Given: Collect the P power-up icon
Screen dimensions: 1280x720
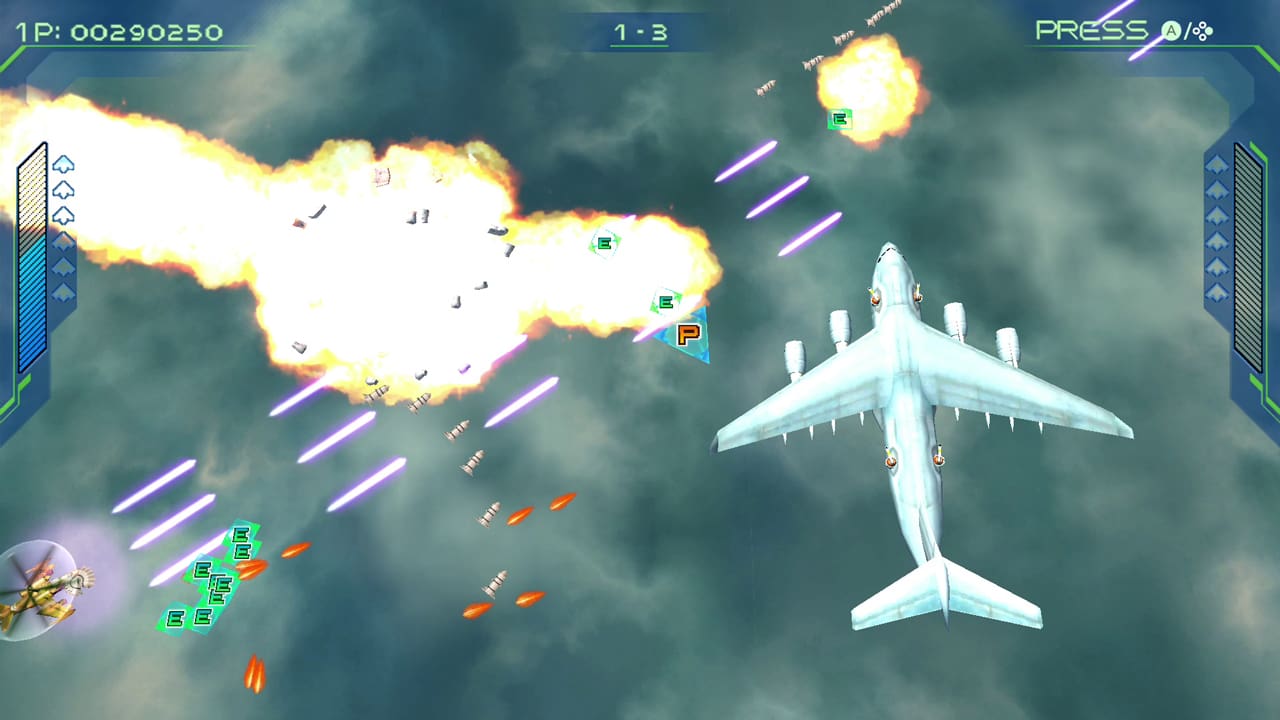Looking at the screenshot, I should [x=688, y=333].
